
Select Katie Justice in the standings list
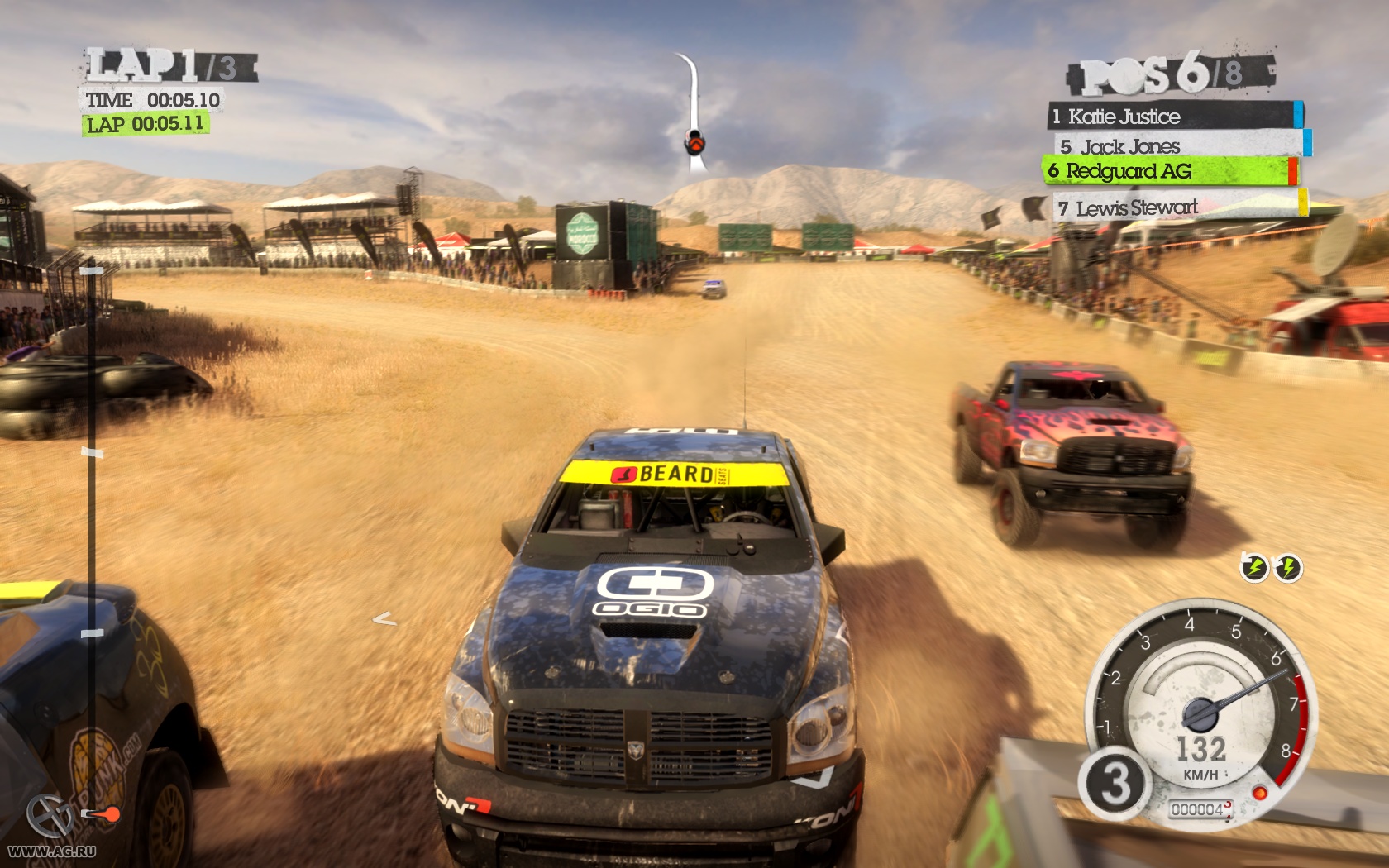[1172, 116]
